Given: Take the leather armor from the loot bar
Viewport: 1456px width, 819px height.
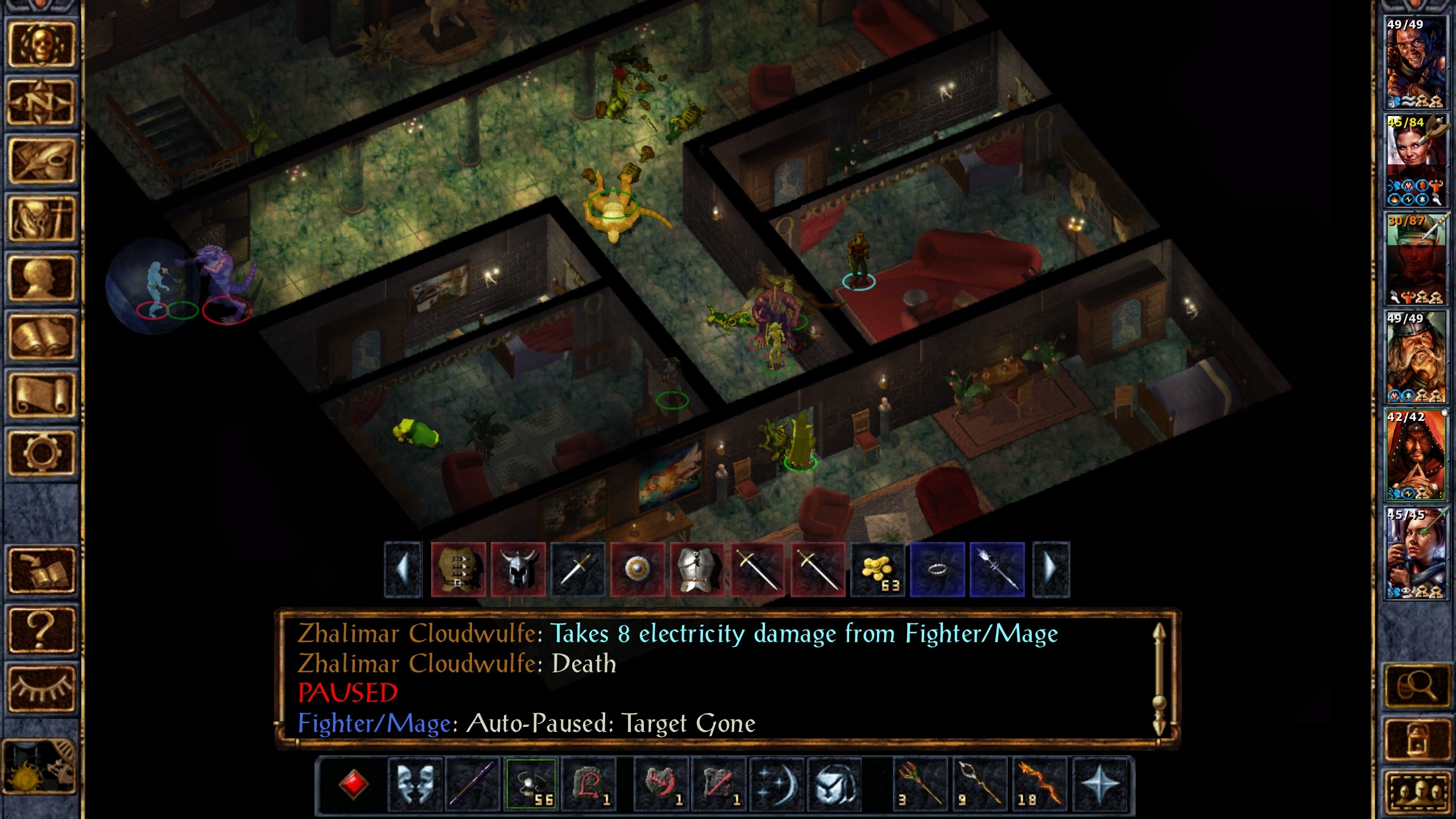Looking at the screenshot, I should (x=458, y=570).
